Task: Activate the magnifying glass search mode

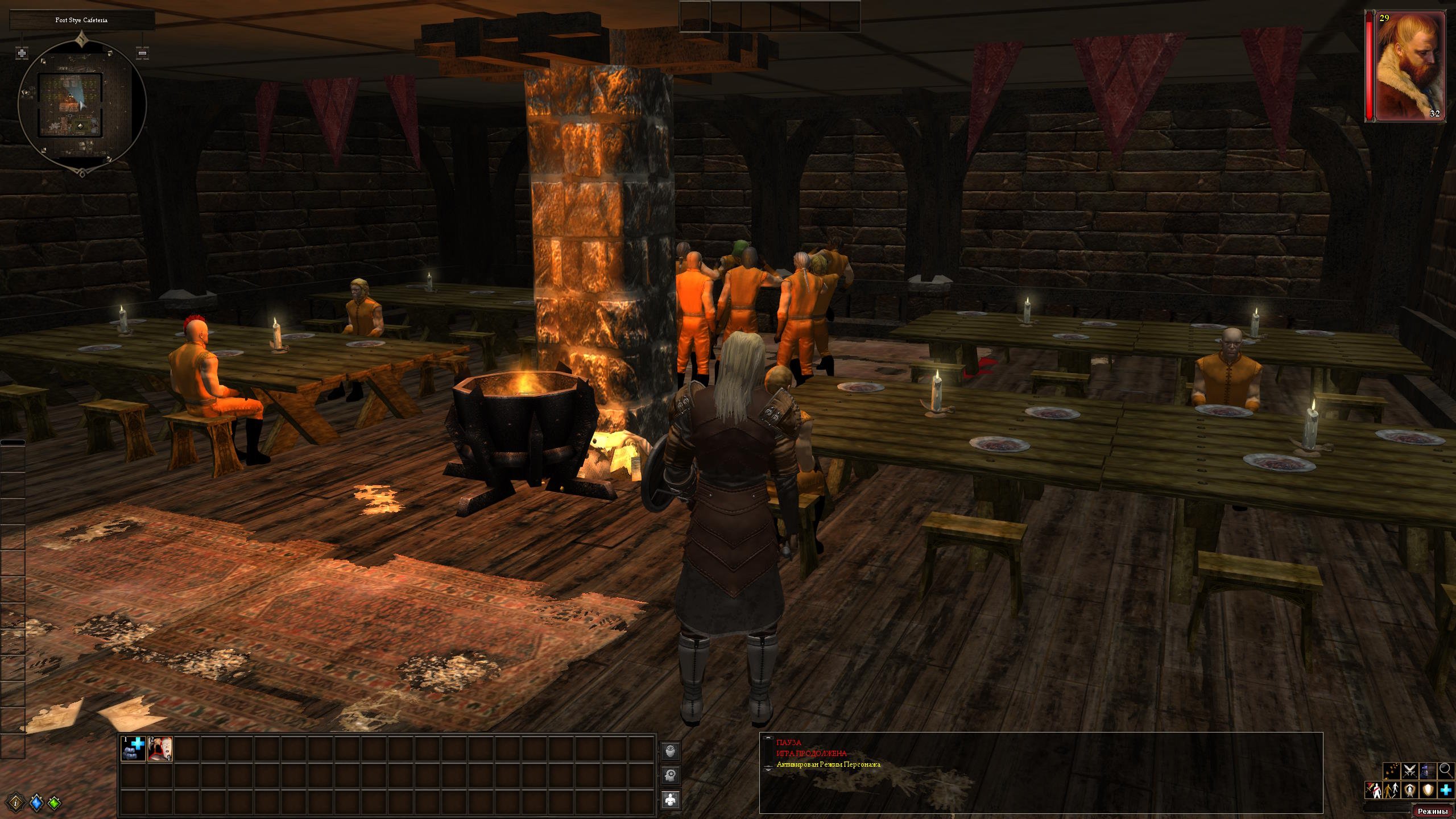Action: pos(1446,771)
